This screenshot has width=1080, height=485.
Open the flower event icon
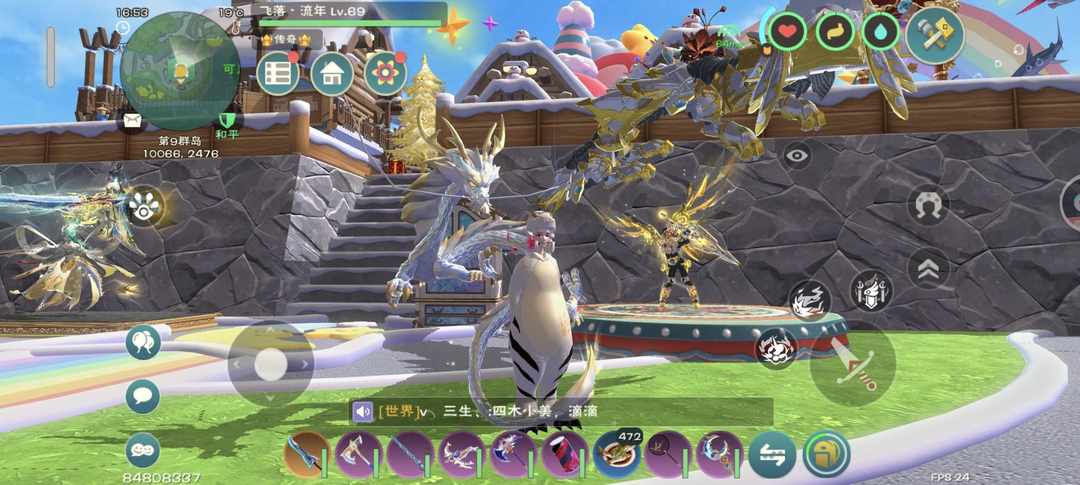(x=385, y=74)
